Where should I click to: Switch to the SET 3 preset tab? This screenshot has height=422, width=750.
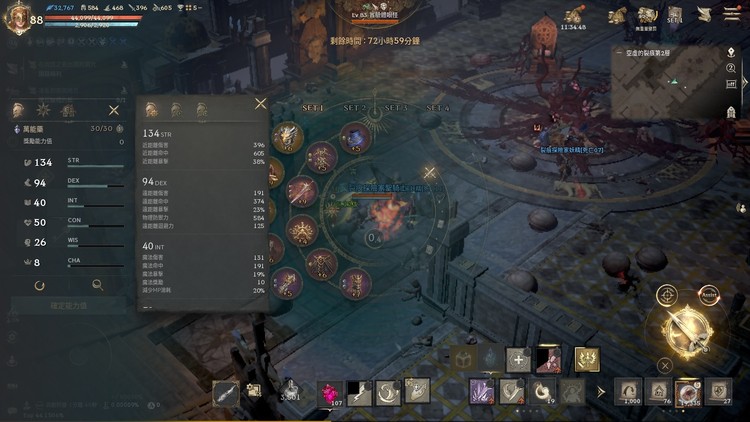[x=396, y=107]
